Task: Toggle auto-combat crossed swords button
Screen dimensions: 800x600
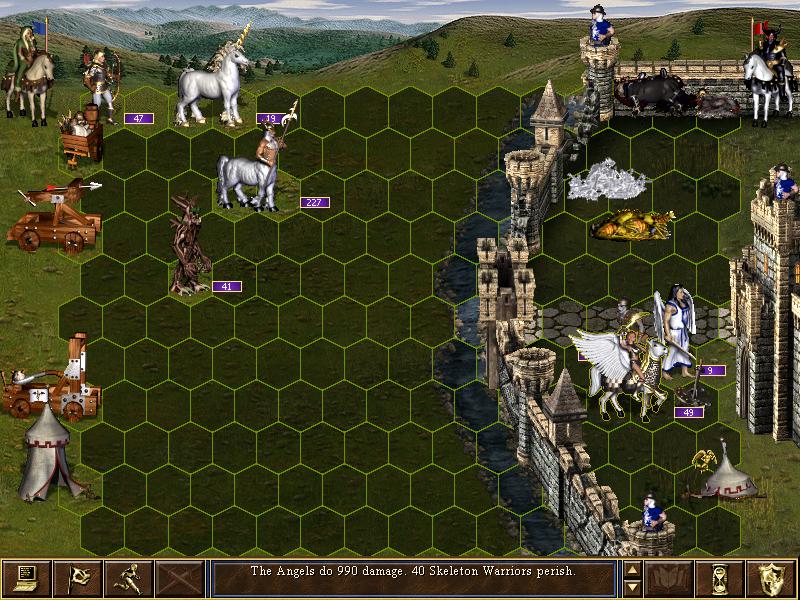Action: pos(180,578)
